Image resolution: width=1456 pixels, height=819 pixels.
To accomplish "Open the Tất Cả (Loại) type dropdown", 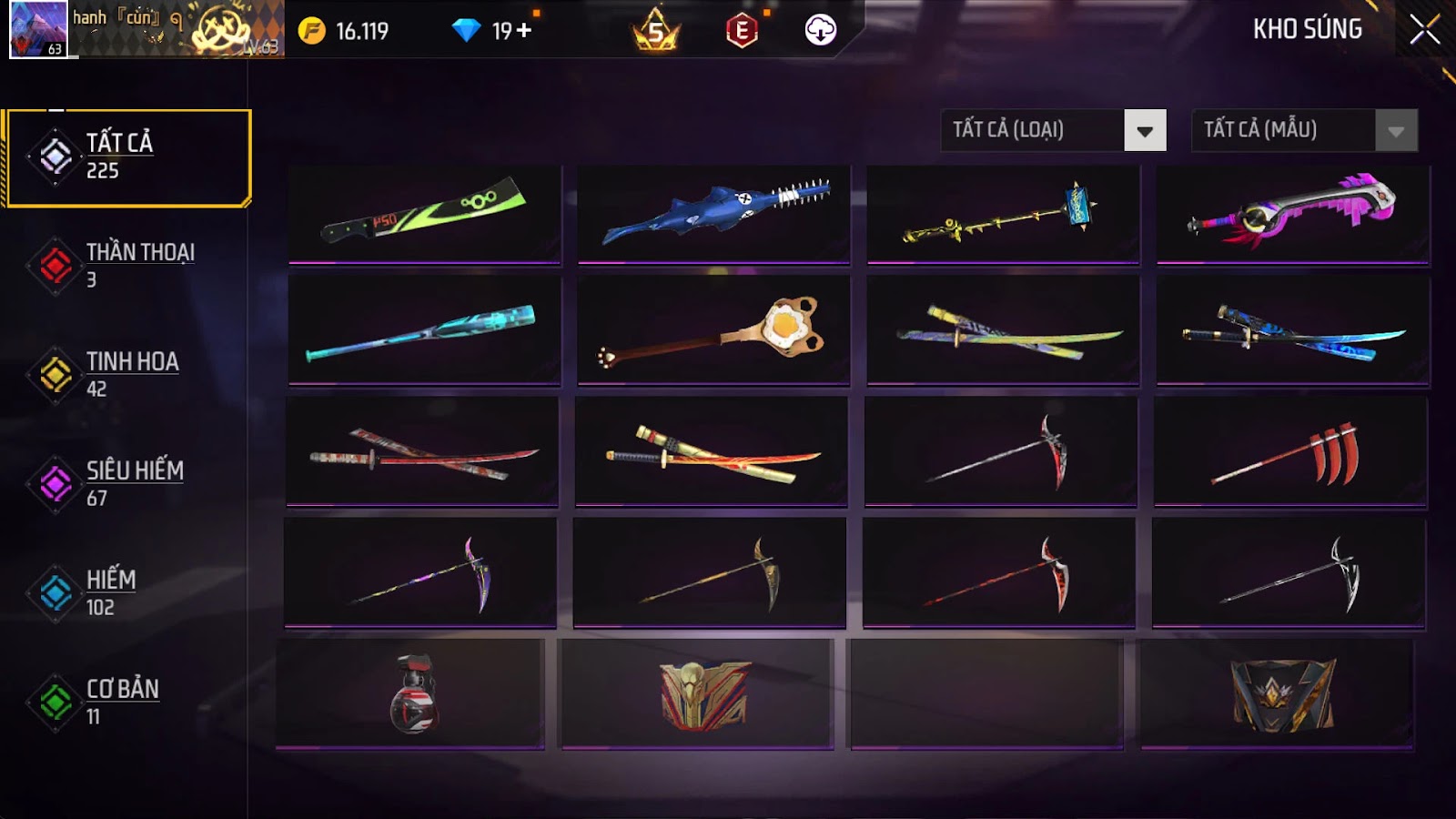I will (x=1053, y=130).
